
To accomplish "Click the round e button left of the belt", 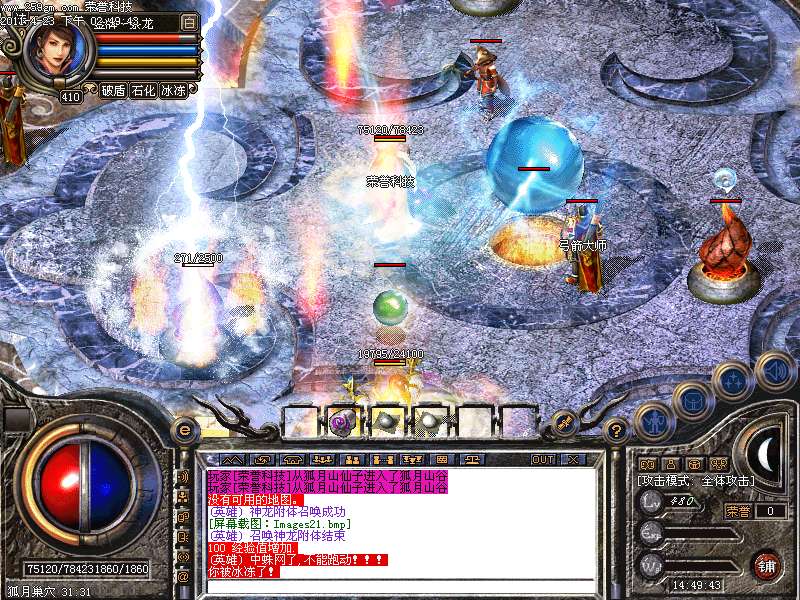I will (x=184, y=430).
